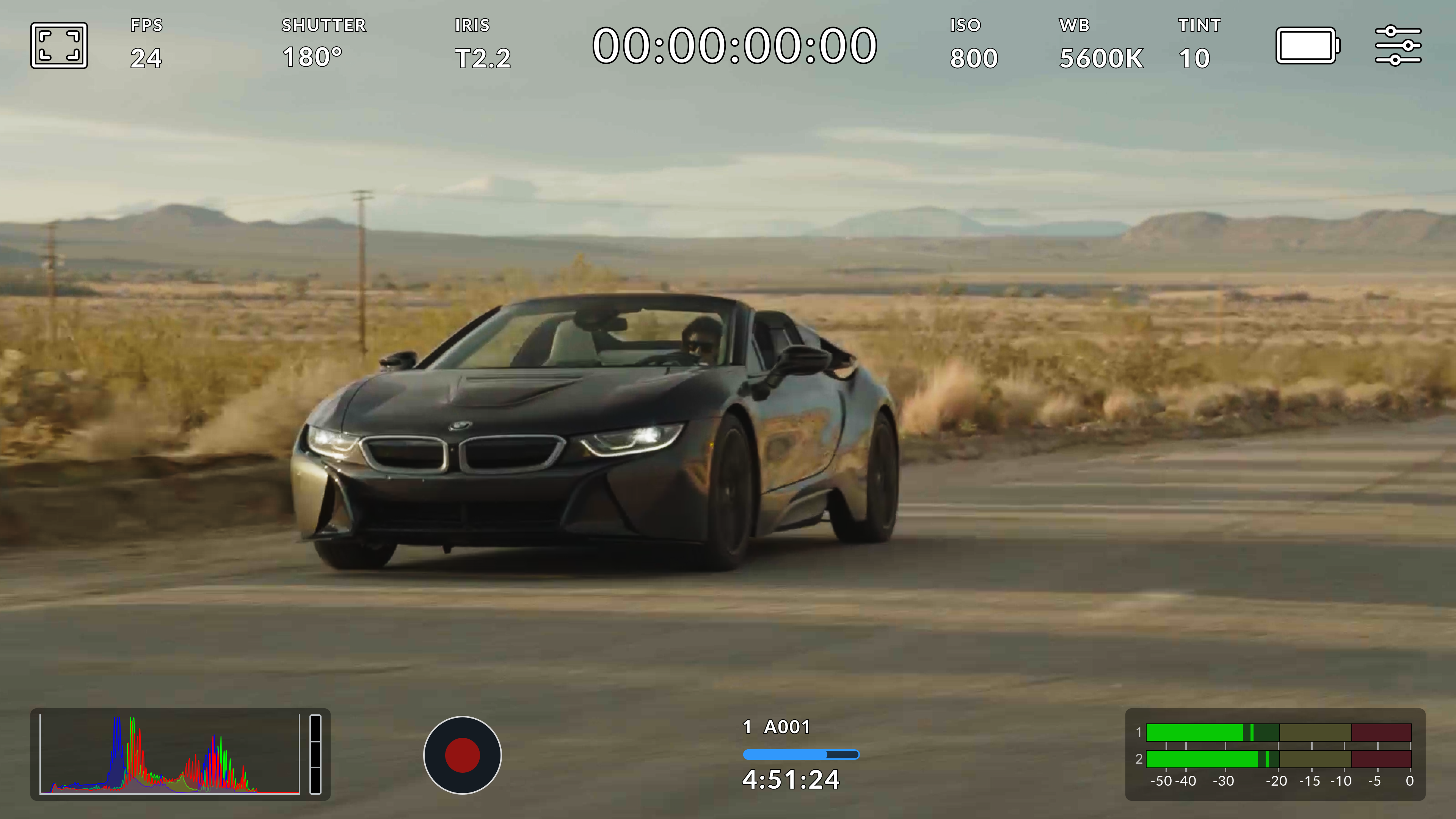Open the frame guides overlay settings

click(x=59, y=46)
